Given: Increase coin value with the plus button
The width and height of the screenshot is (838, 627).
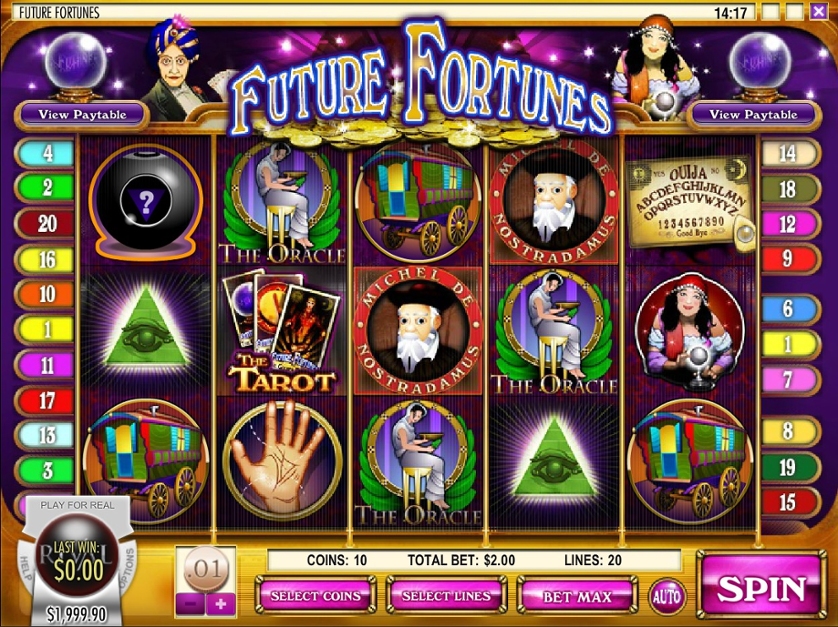Looking at the screenshot, I should tap(221, 603).
